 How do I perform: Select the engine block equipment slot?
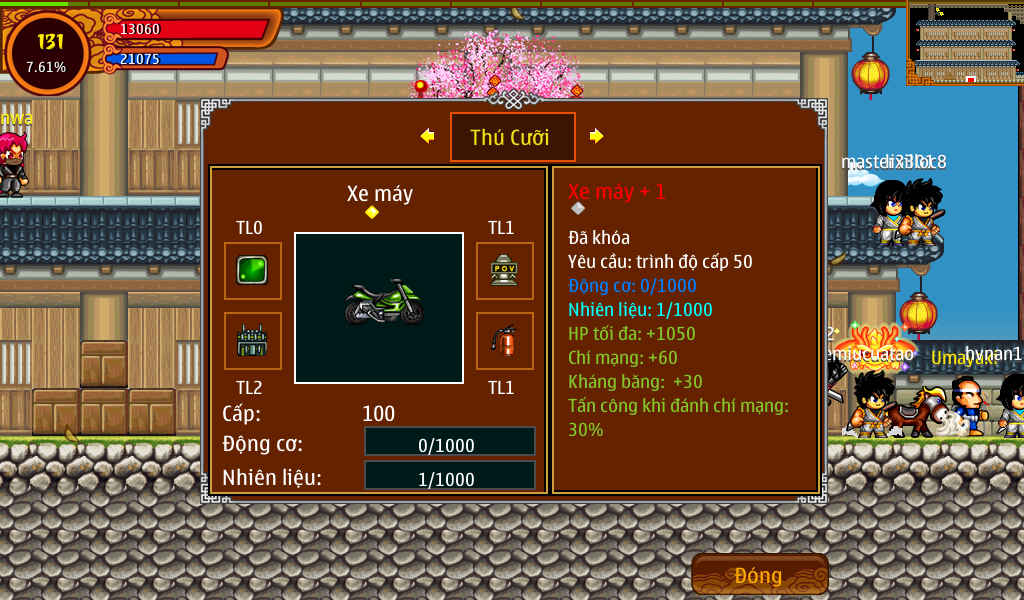252,341
